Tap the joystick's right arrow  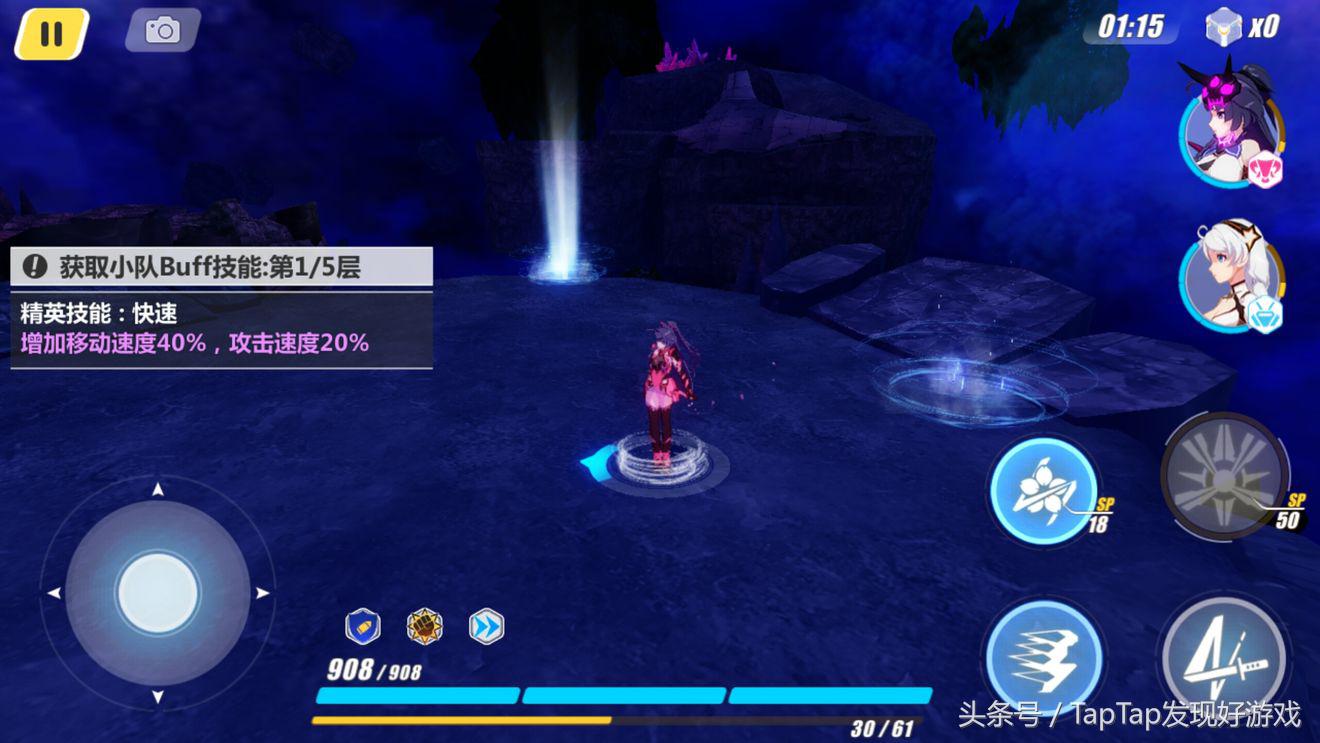click(262, 593)
